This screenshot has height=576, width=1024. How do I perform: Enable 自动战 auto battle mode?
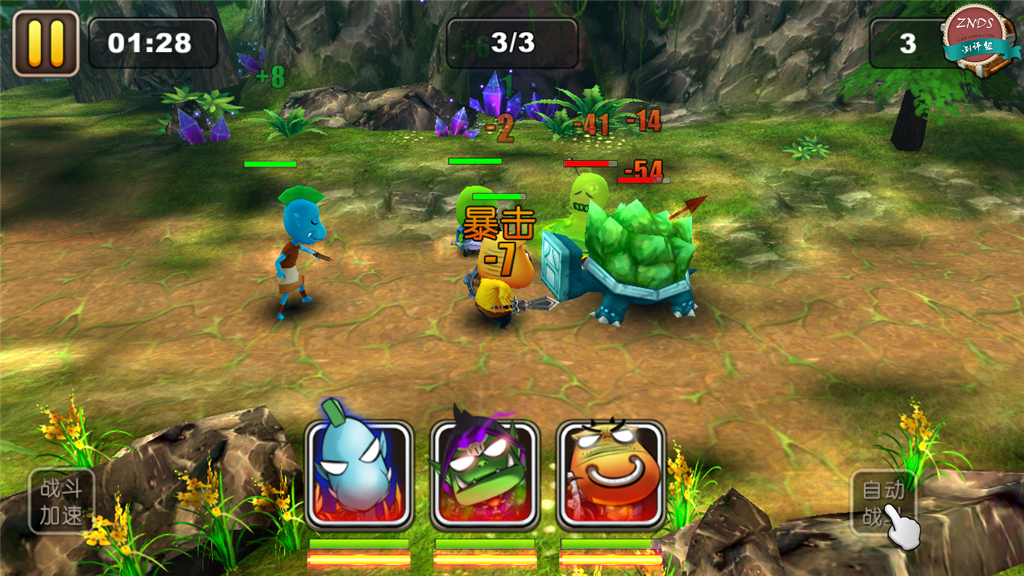click(885, 503)
